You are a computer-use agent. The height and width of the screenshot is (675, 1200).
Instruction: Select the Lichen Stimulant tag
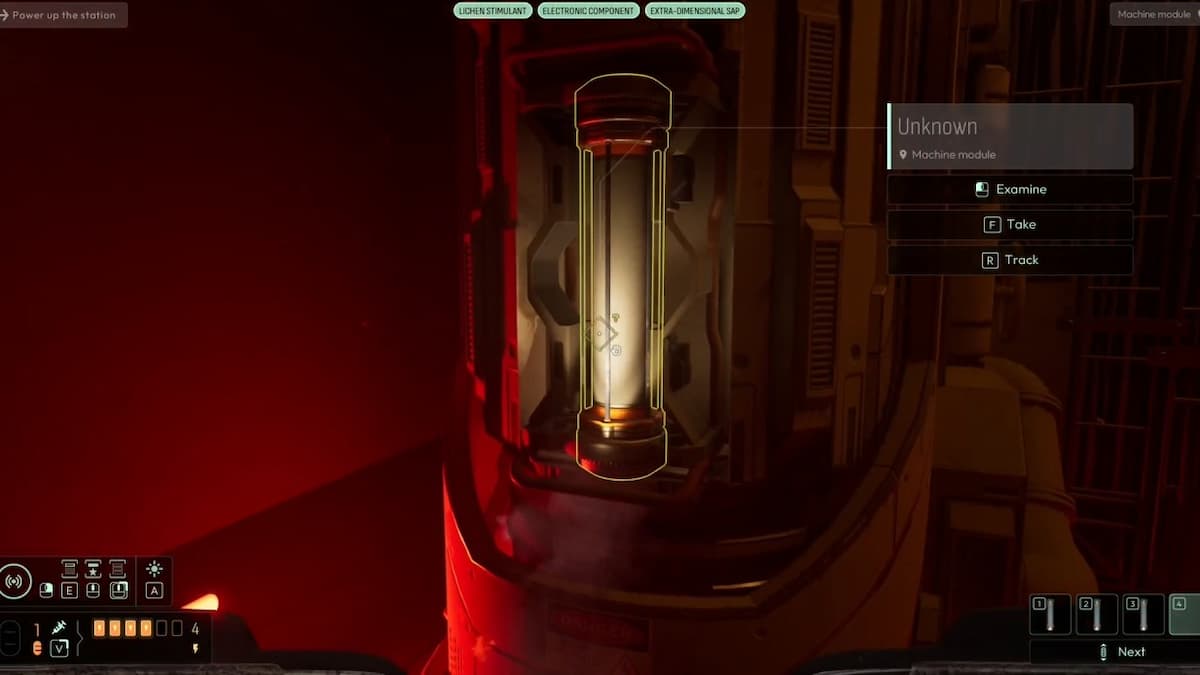492,11
